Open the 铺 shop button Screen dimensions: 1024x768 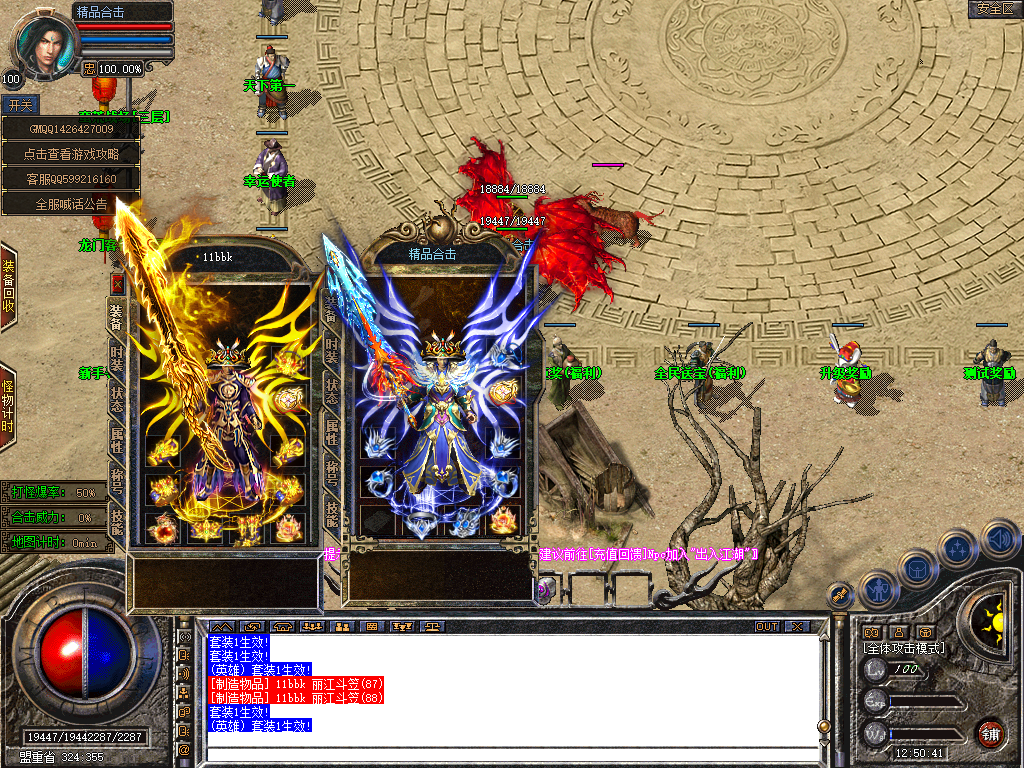[x=990, y=733]
